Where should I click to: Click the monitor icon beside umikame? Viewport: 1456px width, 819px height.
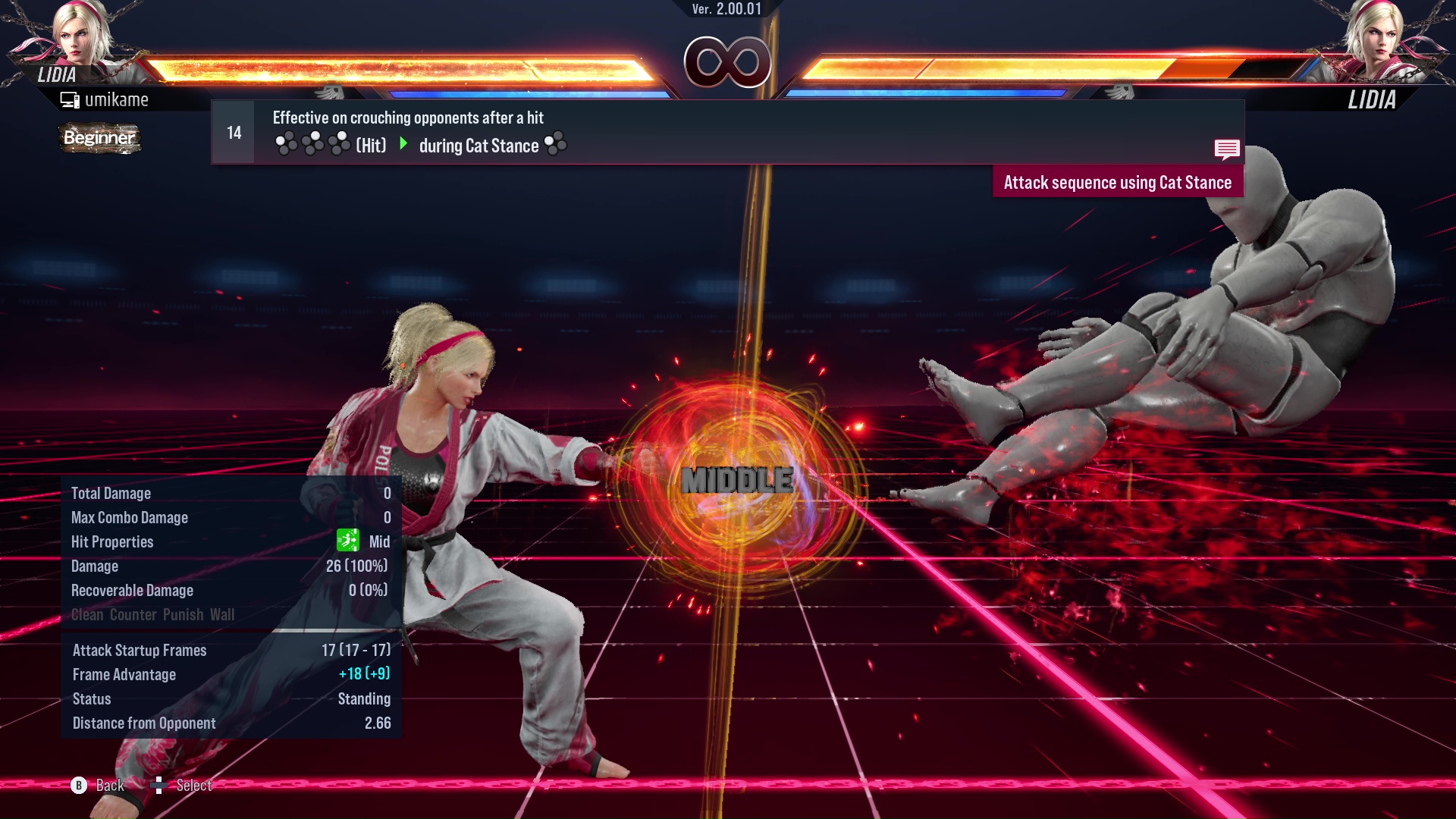coord(70,99)
